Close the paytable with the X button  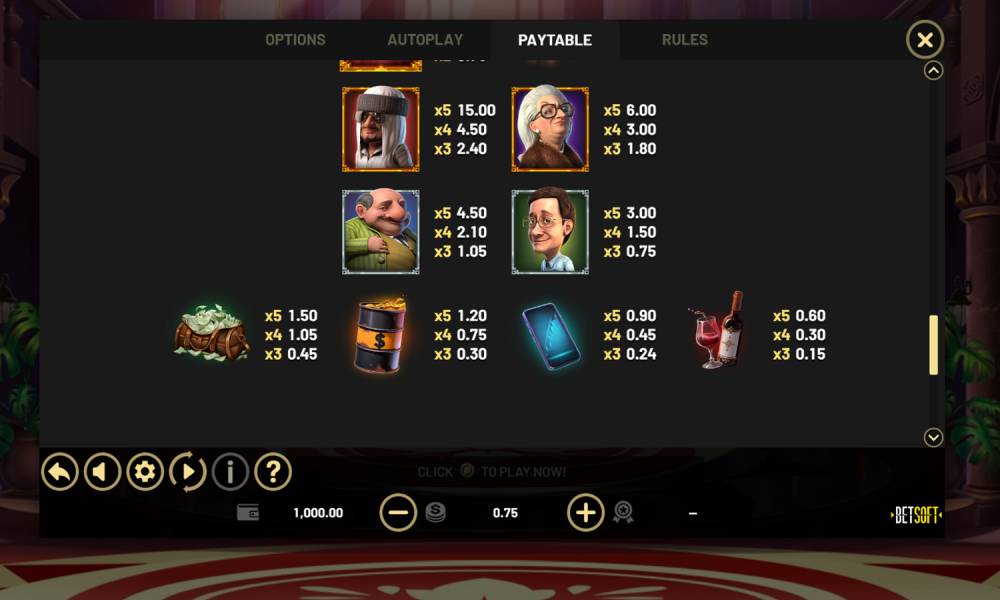point(925,40)
